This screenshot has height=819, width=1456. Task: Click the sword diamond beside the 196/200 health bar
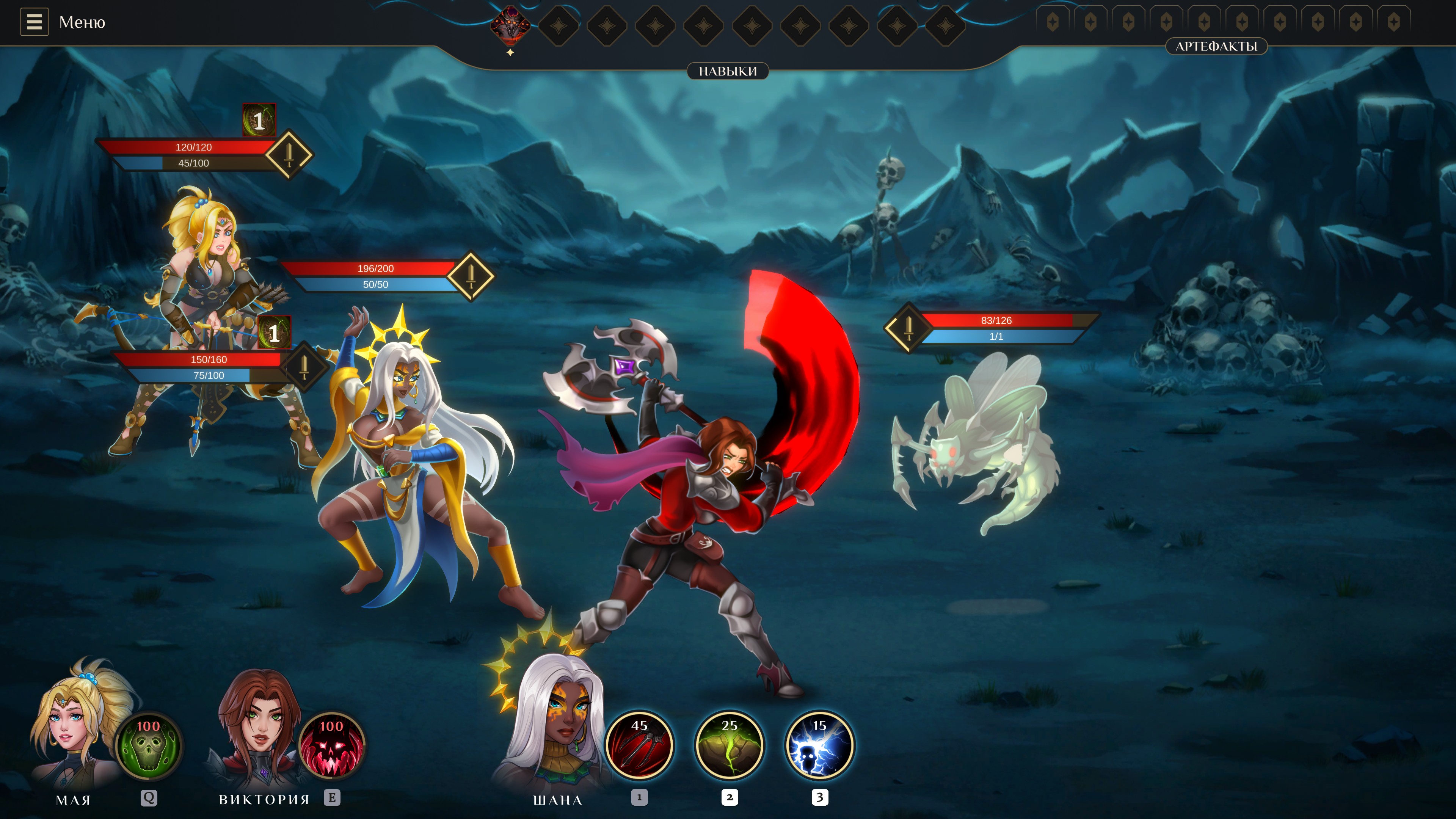[x=470, y=275]
